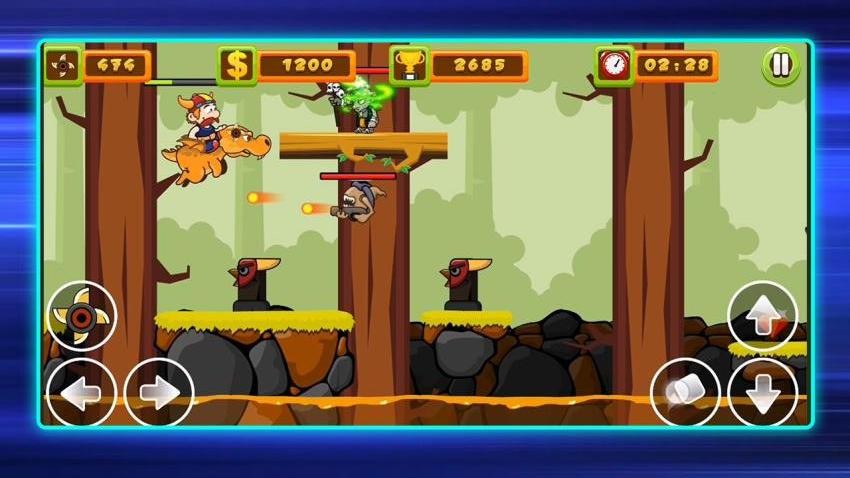Tap the round button beside the down arrow
Screen dimensions: 850x478
point(685,391)
